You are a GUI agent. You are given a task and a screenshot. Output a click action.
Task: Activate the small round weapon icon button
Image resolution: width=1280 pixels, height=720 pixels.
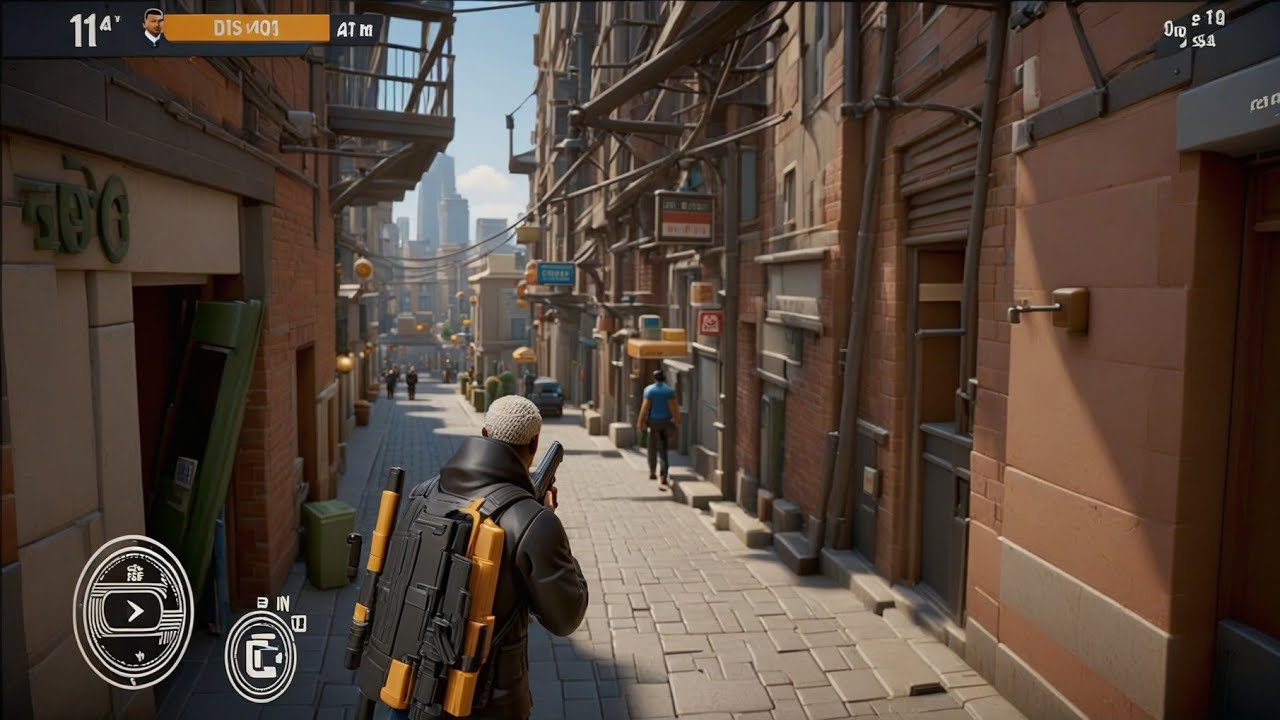pos(260,655)
